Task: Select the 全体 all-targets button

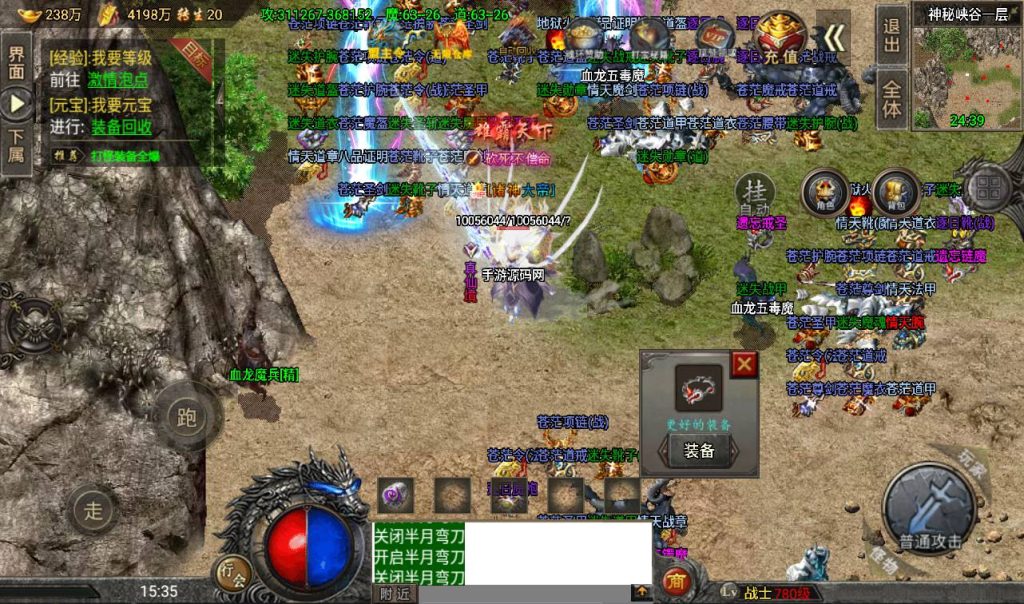Action: [892, 98]
